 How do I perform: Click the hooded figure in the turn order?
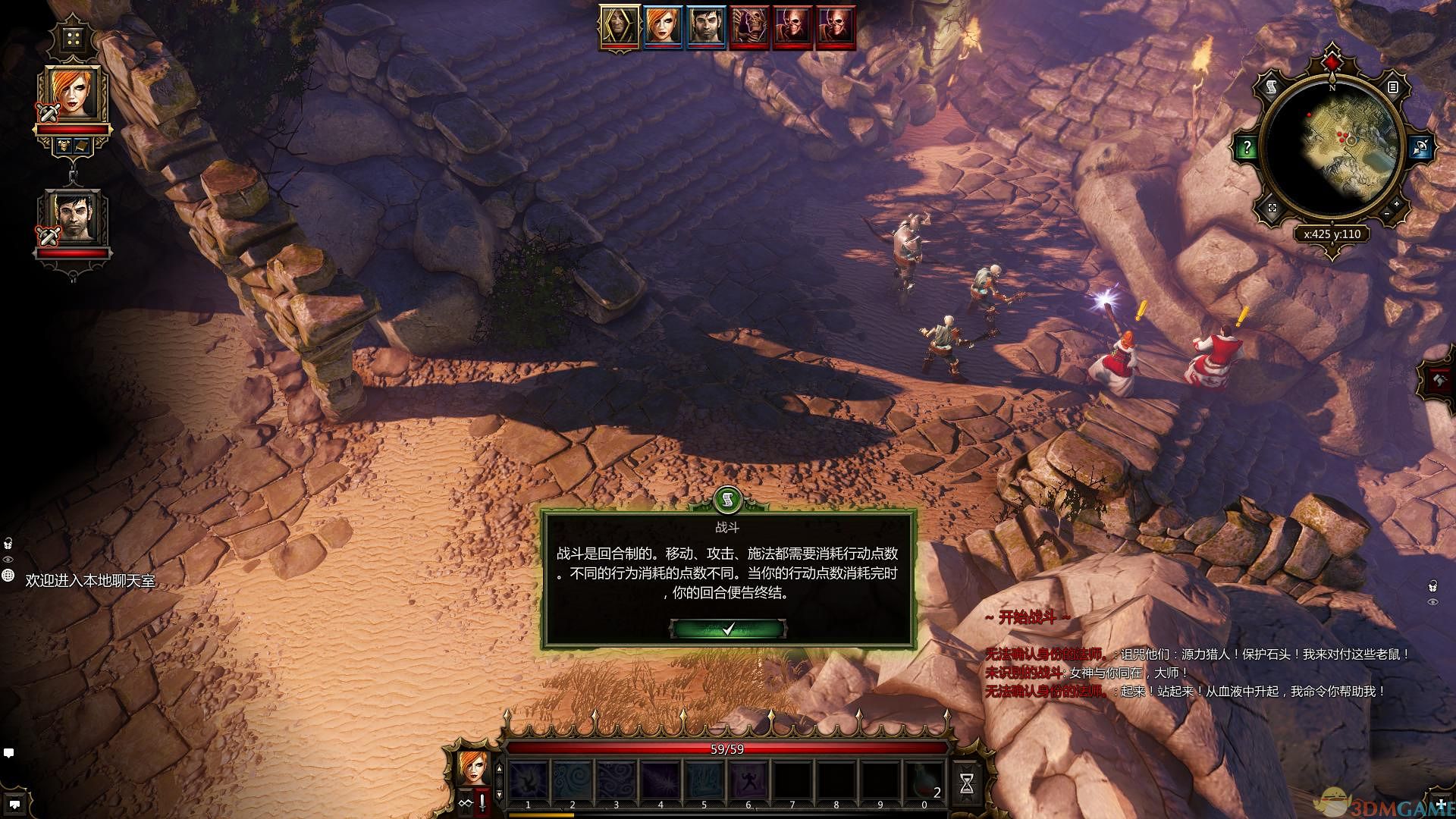tap(620, 28)
